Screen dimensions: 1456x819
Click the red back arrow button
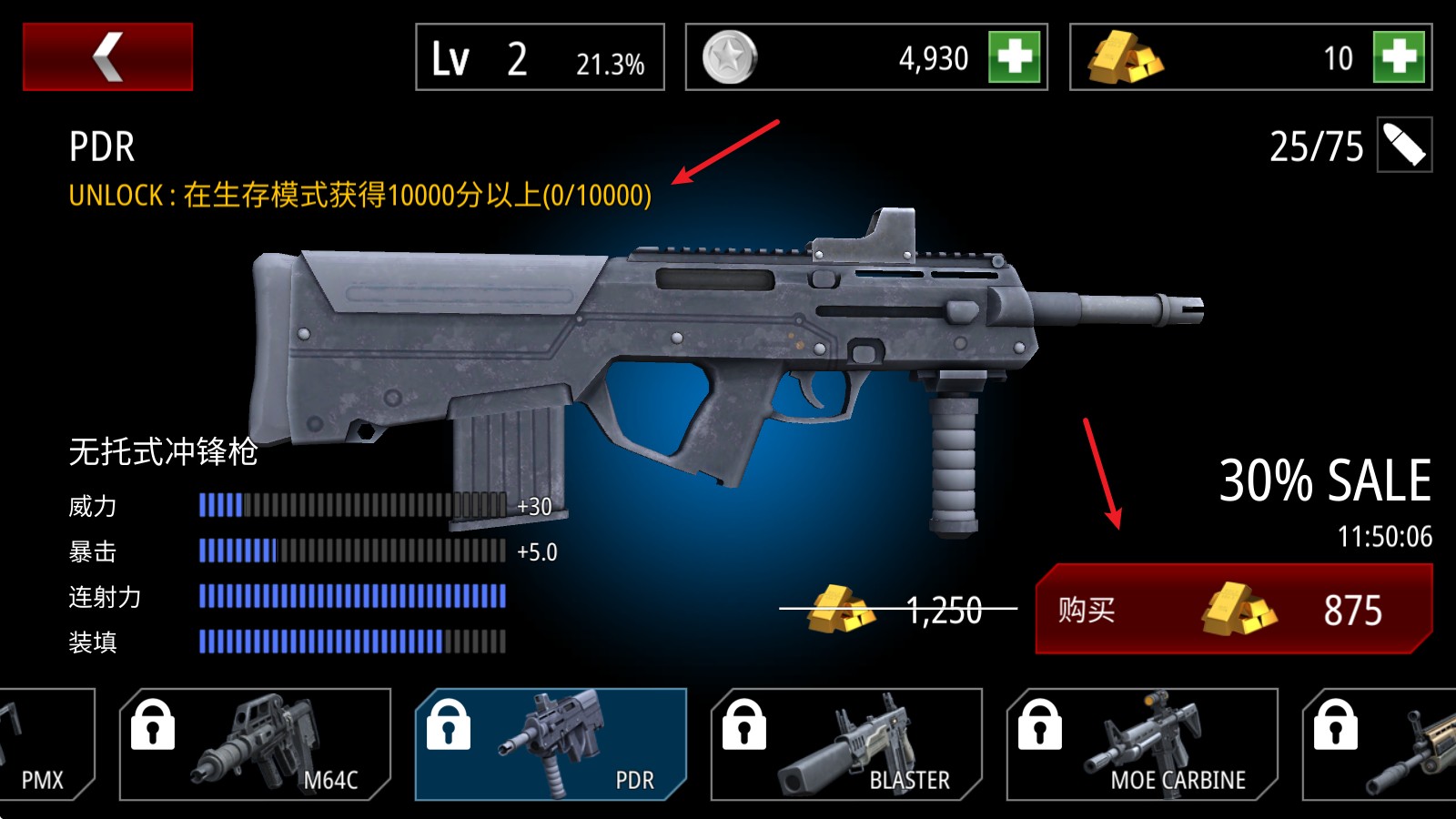pyautogui.click(x=109, y=55)
